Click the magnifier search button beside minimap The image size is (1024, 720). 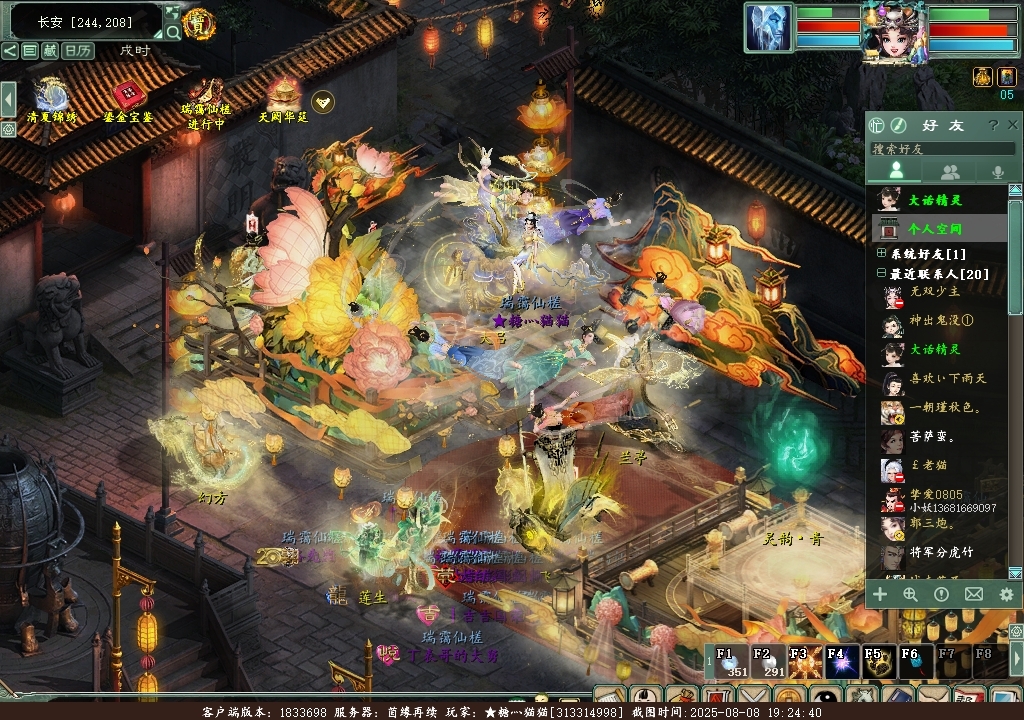click(x=173, y=32)
